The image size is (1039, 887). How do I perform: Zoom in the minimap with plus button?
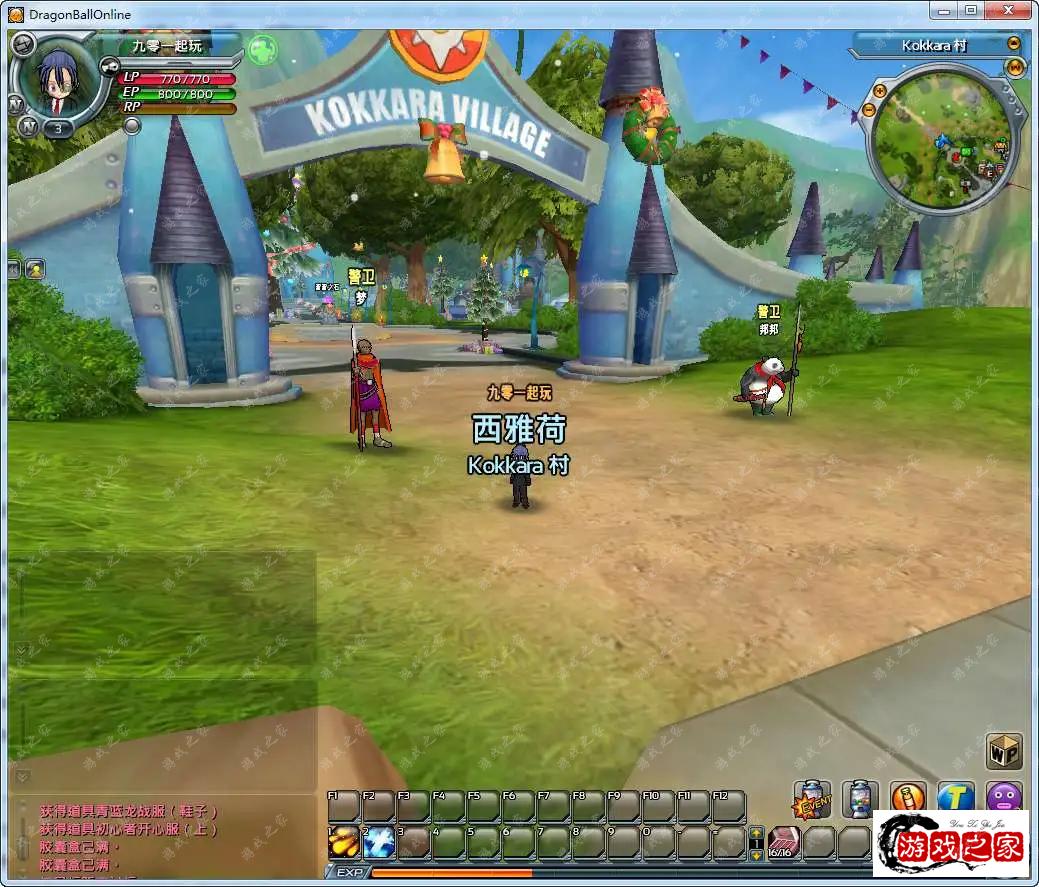coord(881,89)
